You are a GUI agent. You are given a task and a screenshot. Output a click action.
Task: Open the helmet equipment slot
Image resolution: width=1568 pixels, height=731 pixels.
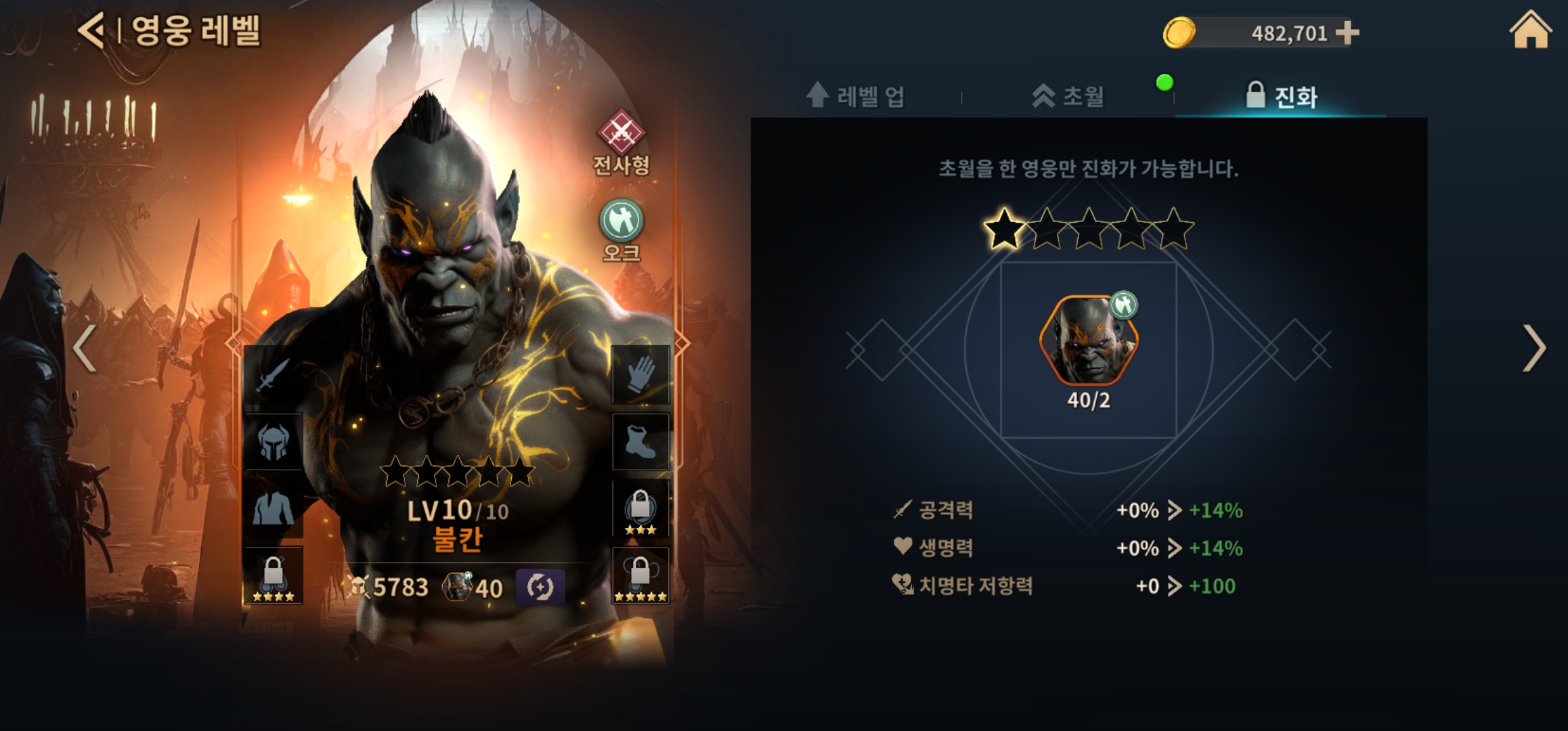tap(273, 441)
